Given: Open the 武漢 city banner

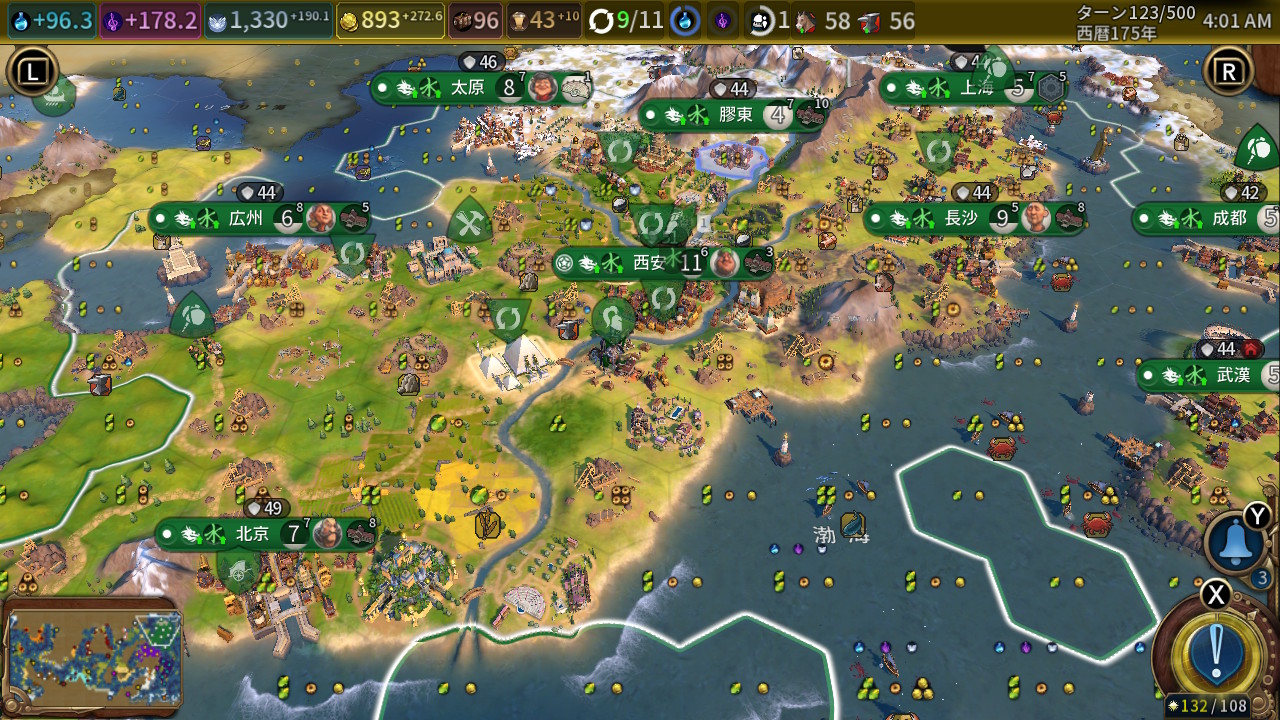Looking at the screenshot, I should pos(1233,375).
